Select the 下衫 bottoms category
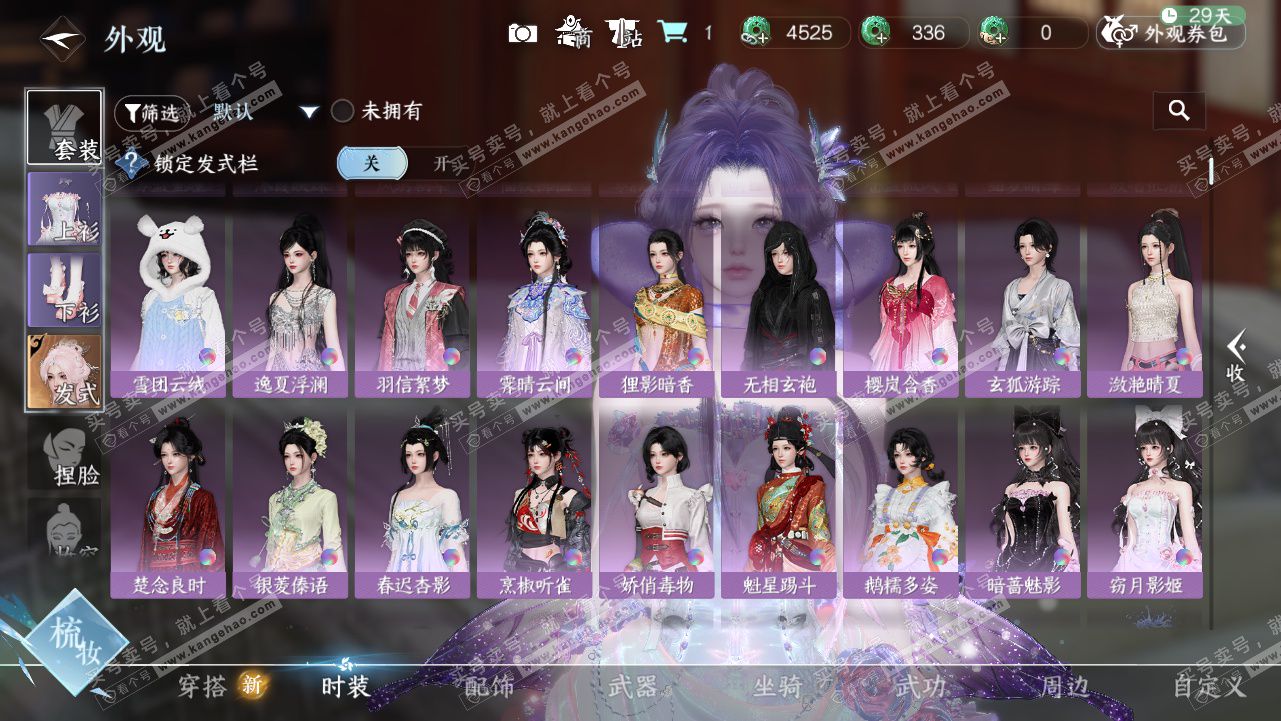 tap(64, 290)
